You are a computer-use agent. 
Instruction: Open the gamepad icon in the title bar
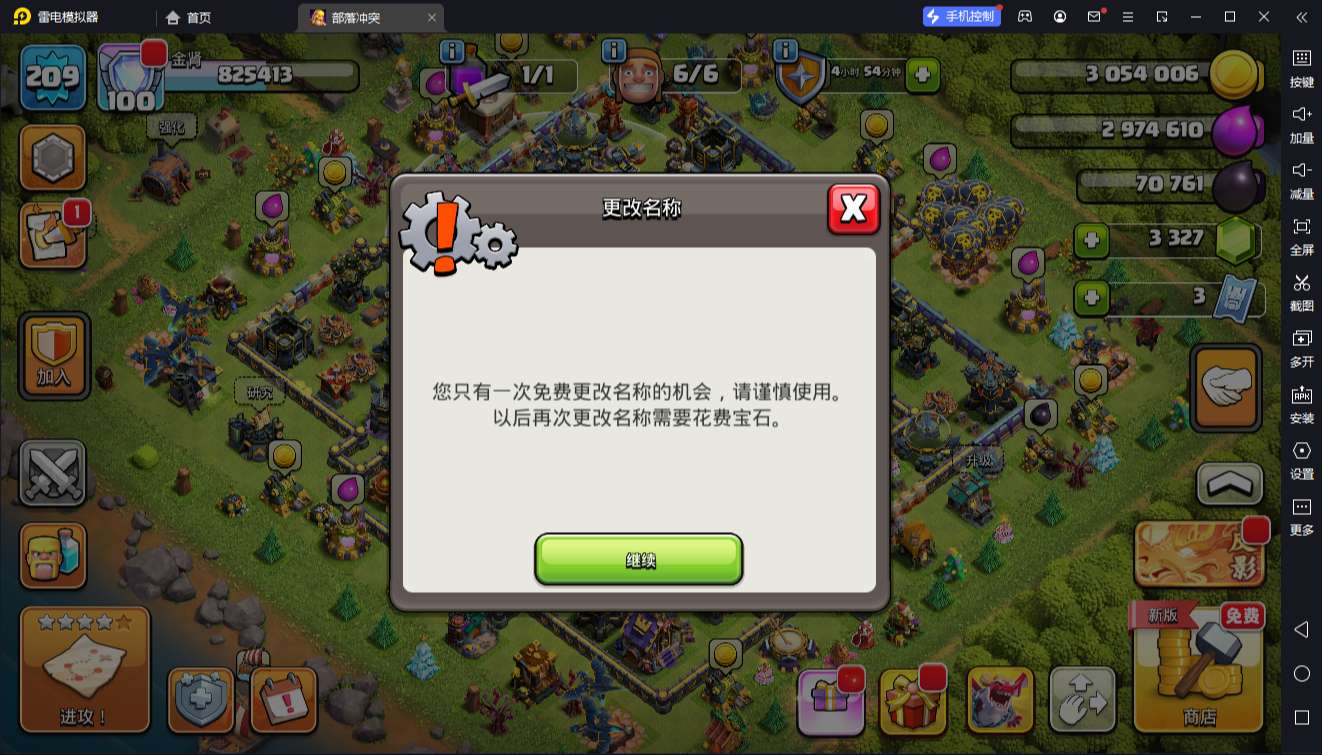(x=1023, y=16)
